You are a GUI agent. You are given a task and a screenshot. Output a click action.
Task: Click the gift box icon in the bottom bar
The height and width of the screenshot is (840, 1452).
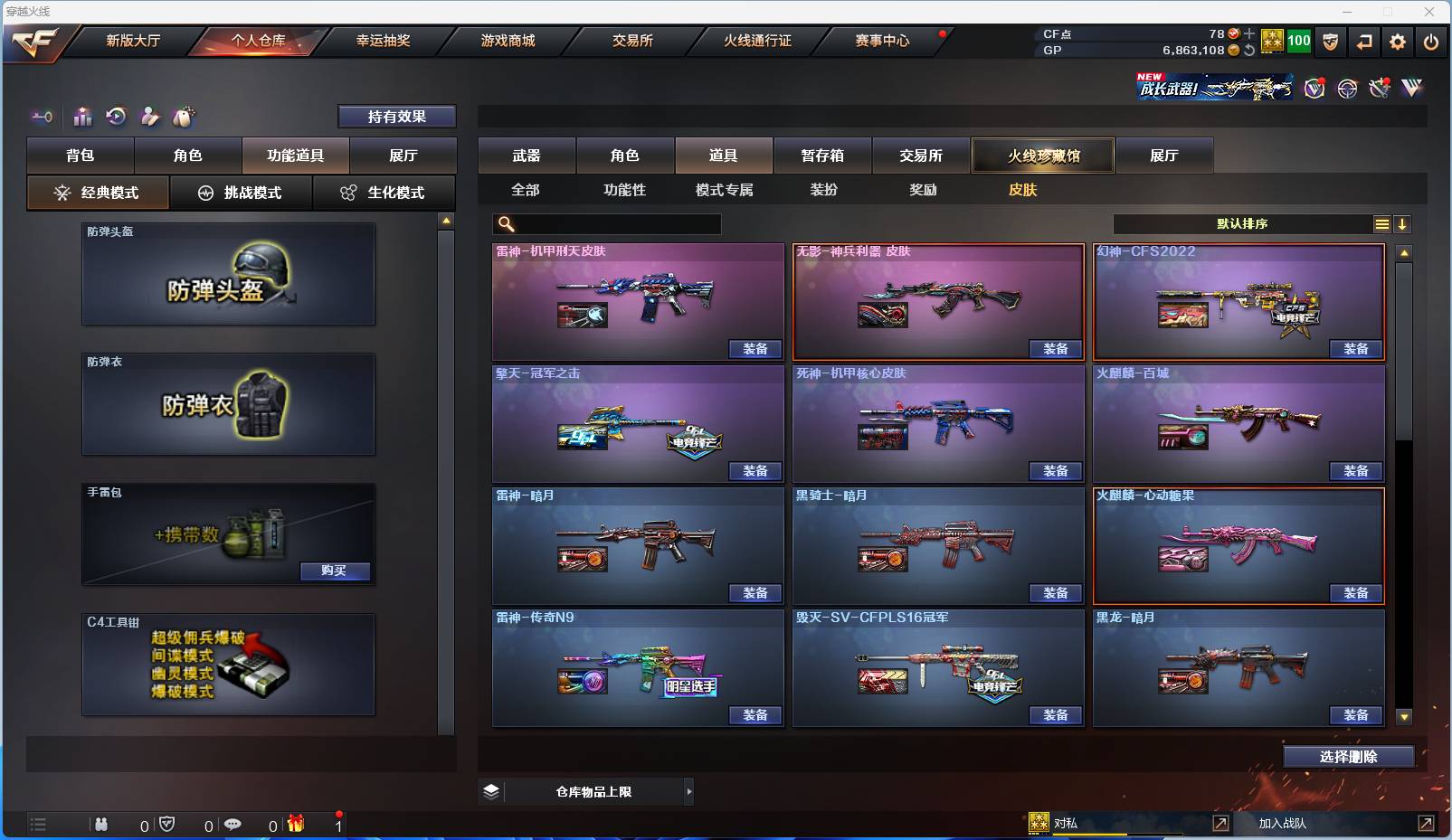point(294,825)
